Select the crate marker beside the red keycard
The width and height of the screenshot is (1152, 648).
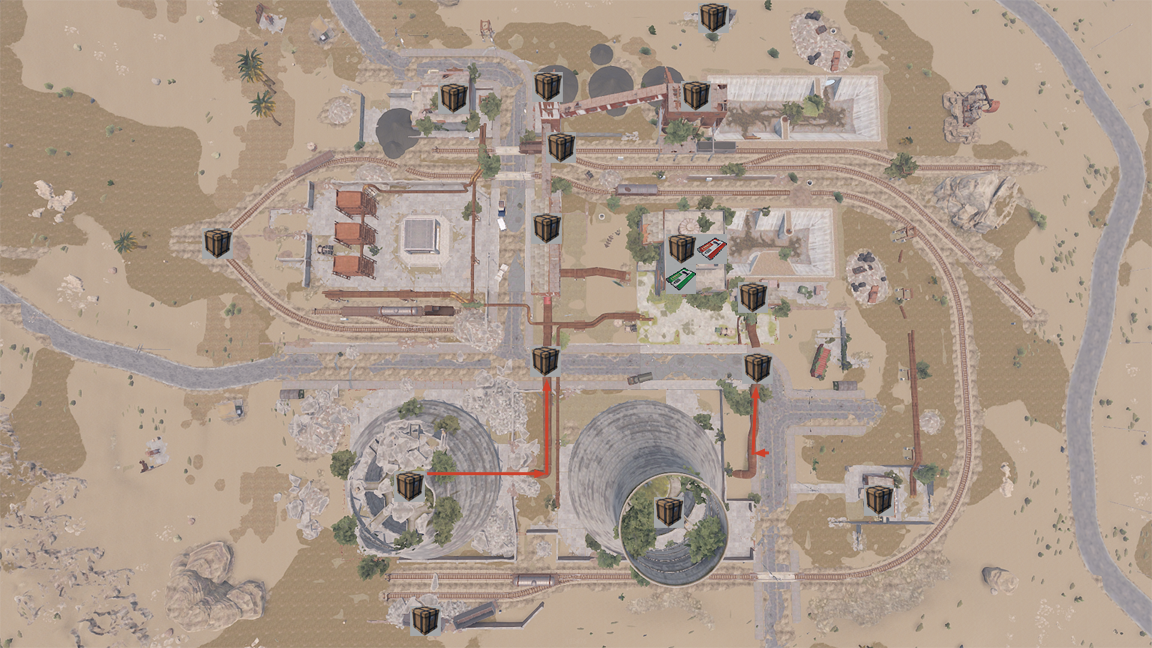[x=682, y=247]
